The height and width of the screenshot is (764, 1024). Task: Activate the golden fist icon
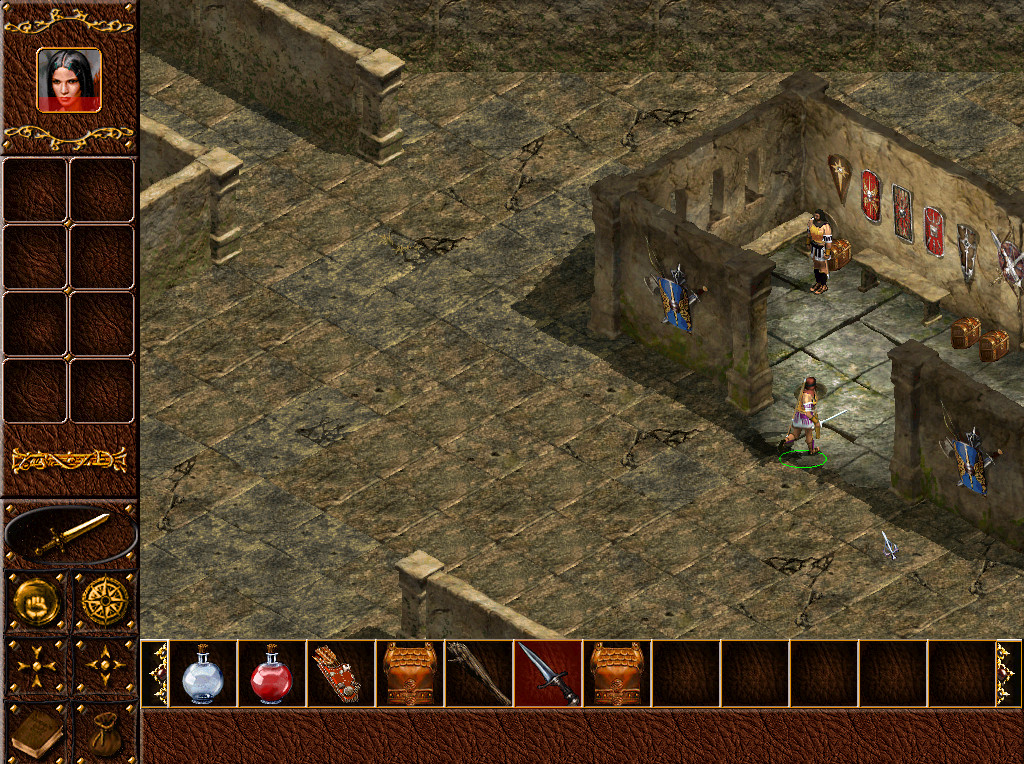(37, 601)
